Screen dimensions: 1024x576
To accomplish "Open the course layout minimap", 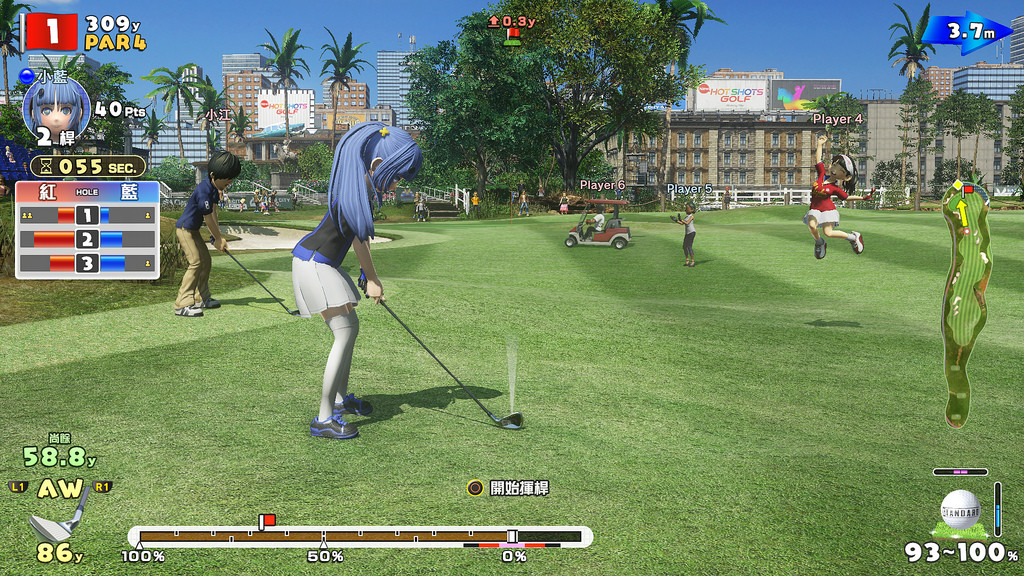I will pyautogui.click(x=965, y=300).
